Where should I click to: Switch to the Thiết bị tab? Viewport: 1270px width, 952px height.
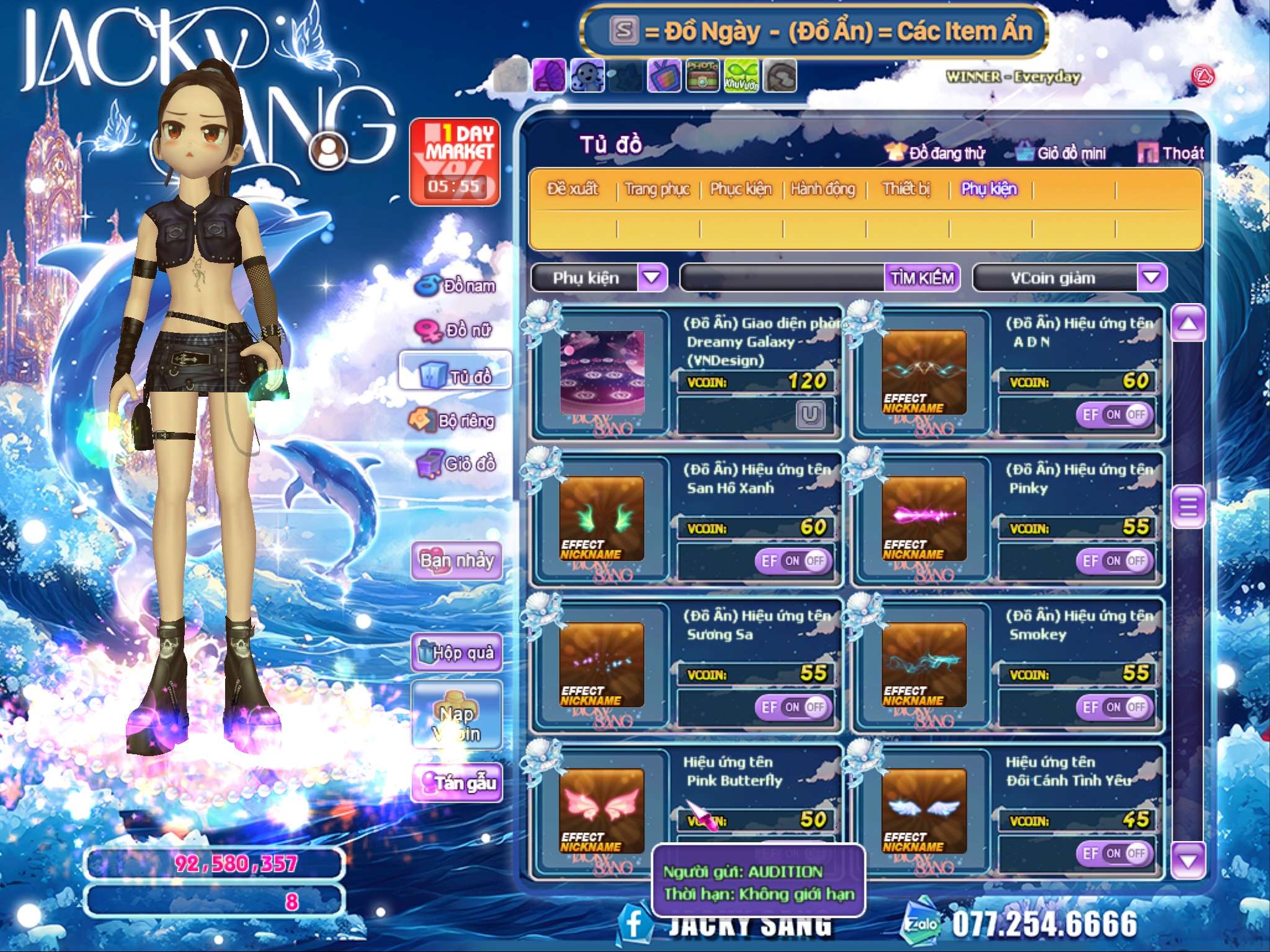point(906,189)
